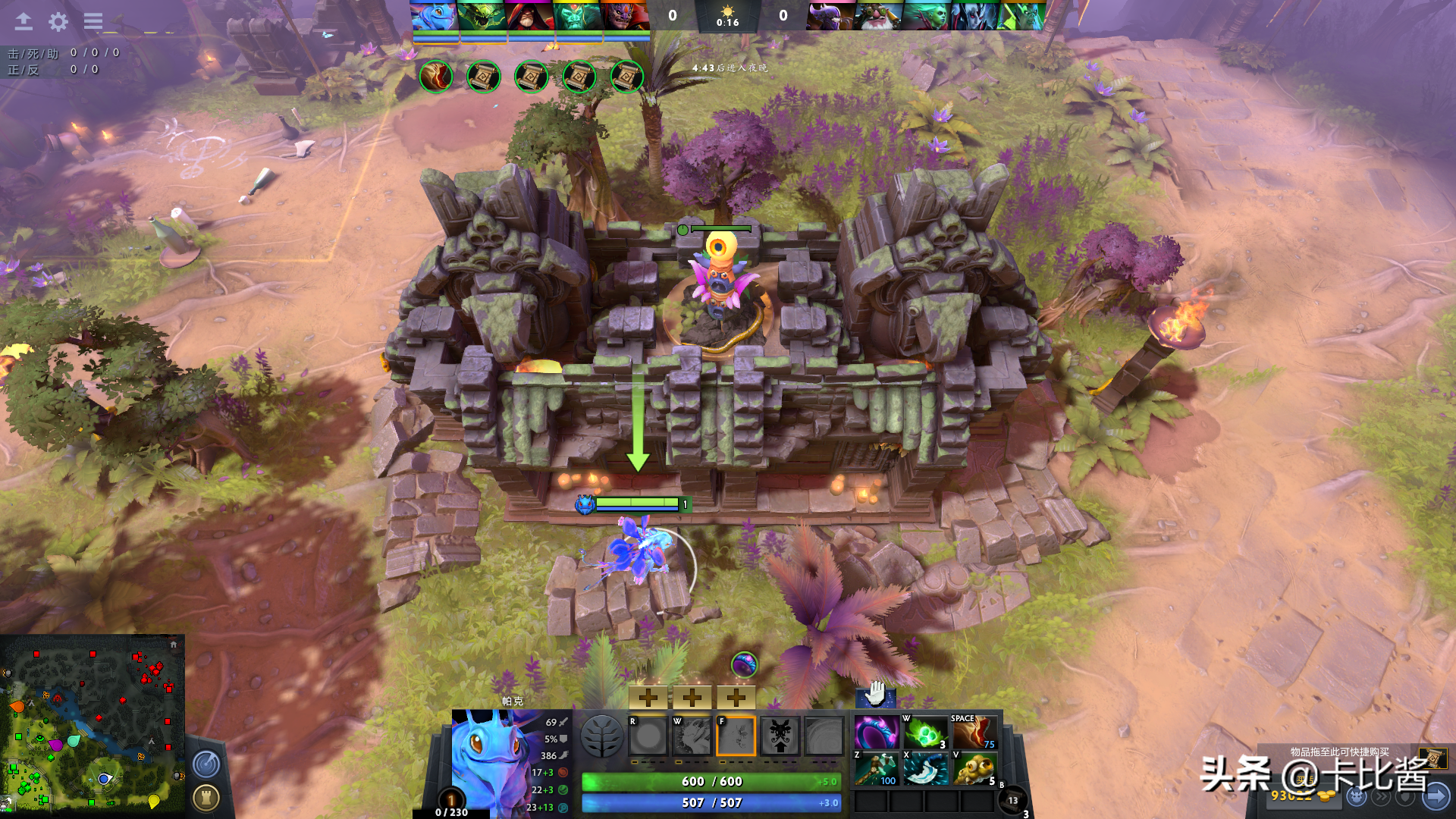Use the green staff item bound to Z
This screenshot has width=1456, height=819.
pos(877,769)
